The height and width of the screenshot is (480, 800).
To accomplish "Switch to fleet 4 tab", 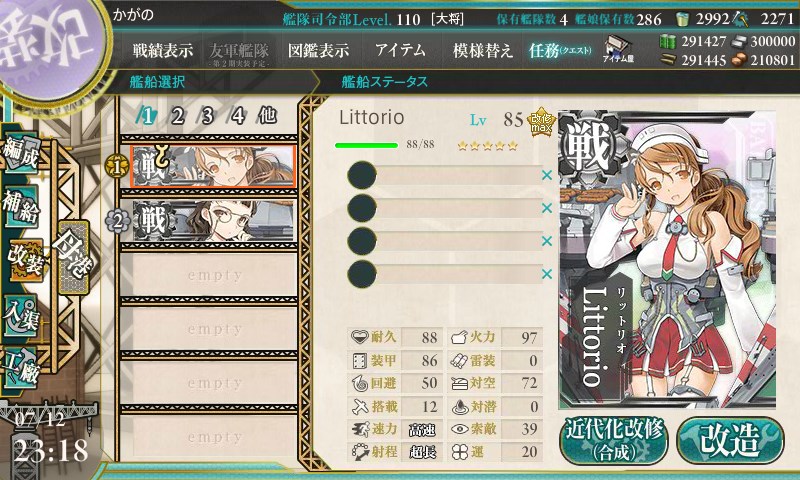I will (x=238, y=115).
